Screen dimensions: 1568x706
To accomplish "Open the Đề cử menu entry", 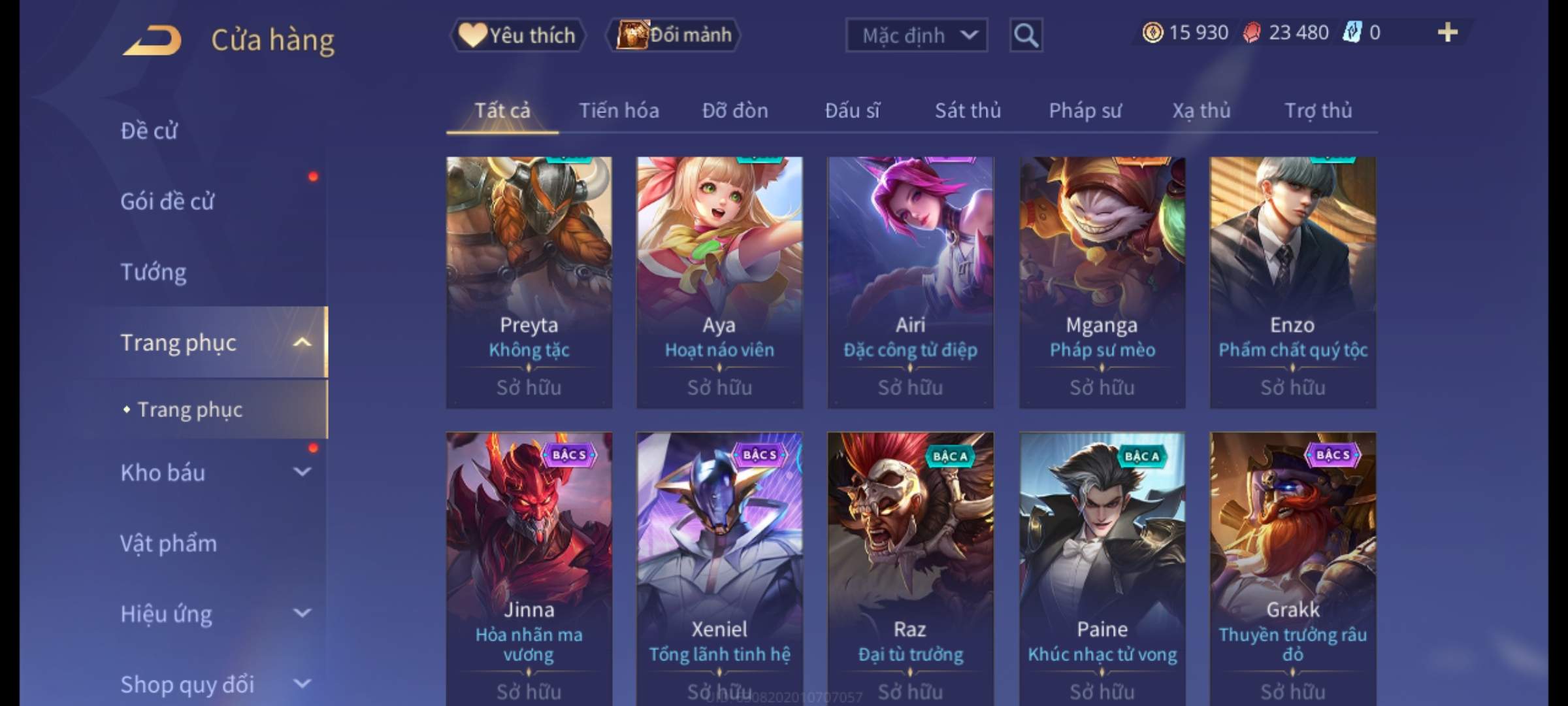I will (x=149, y=131).
